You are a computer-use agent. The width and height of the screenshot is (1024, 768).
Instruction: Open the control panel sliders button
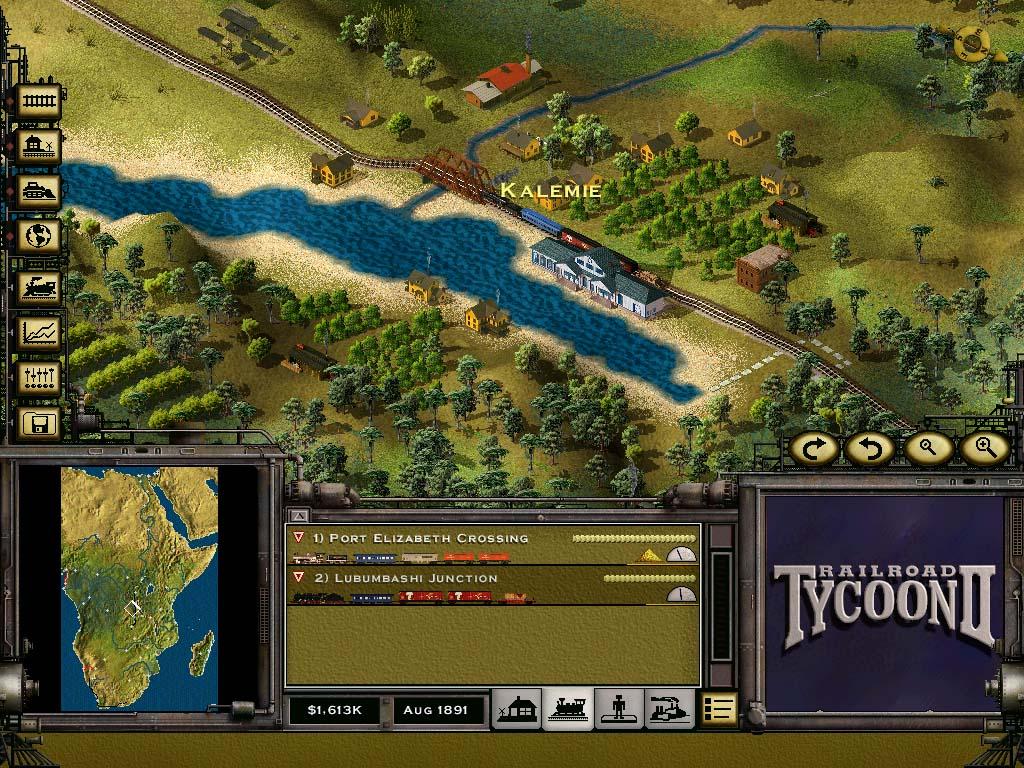[38, 379]
